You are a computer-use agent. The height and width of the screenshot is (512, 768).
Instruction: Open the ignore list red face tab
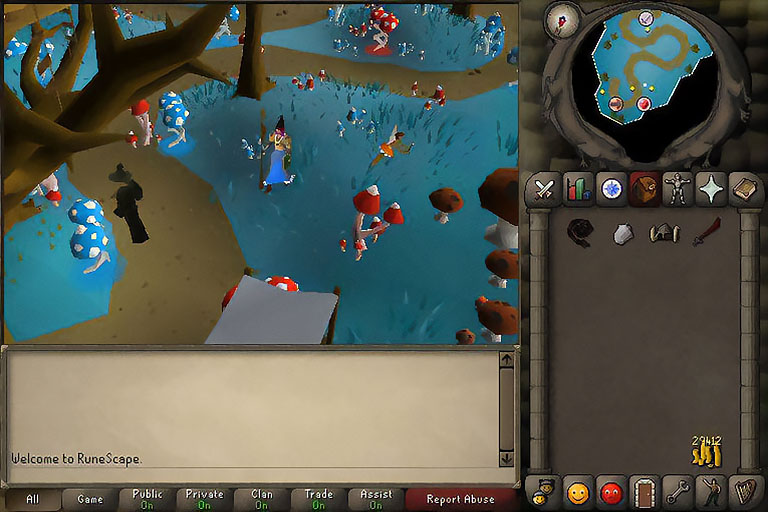point(611,492)
